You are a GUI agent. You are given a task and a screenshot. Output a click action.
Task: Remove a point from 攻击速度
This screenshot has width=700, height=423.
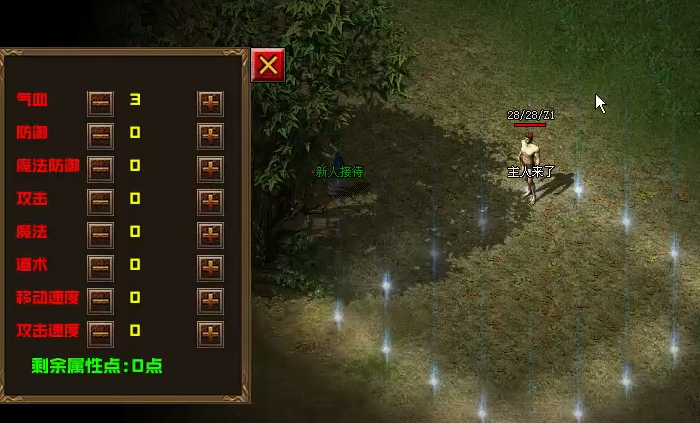pyautogui.click(x=101, y=332)
